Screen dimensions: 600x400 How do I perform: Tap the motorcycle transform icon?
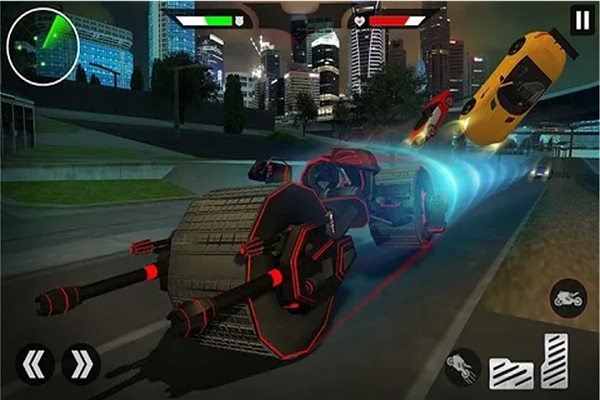569,298
